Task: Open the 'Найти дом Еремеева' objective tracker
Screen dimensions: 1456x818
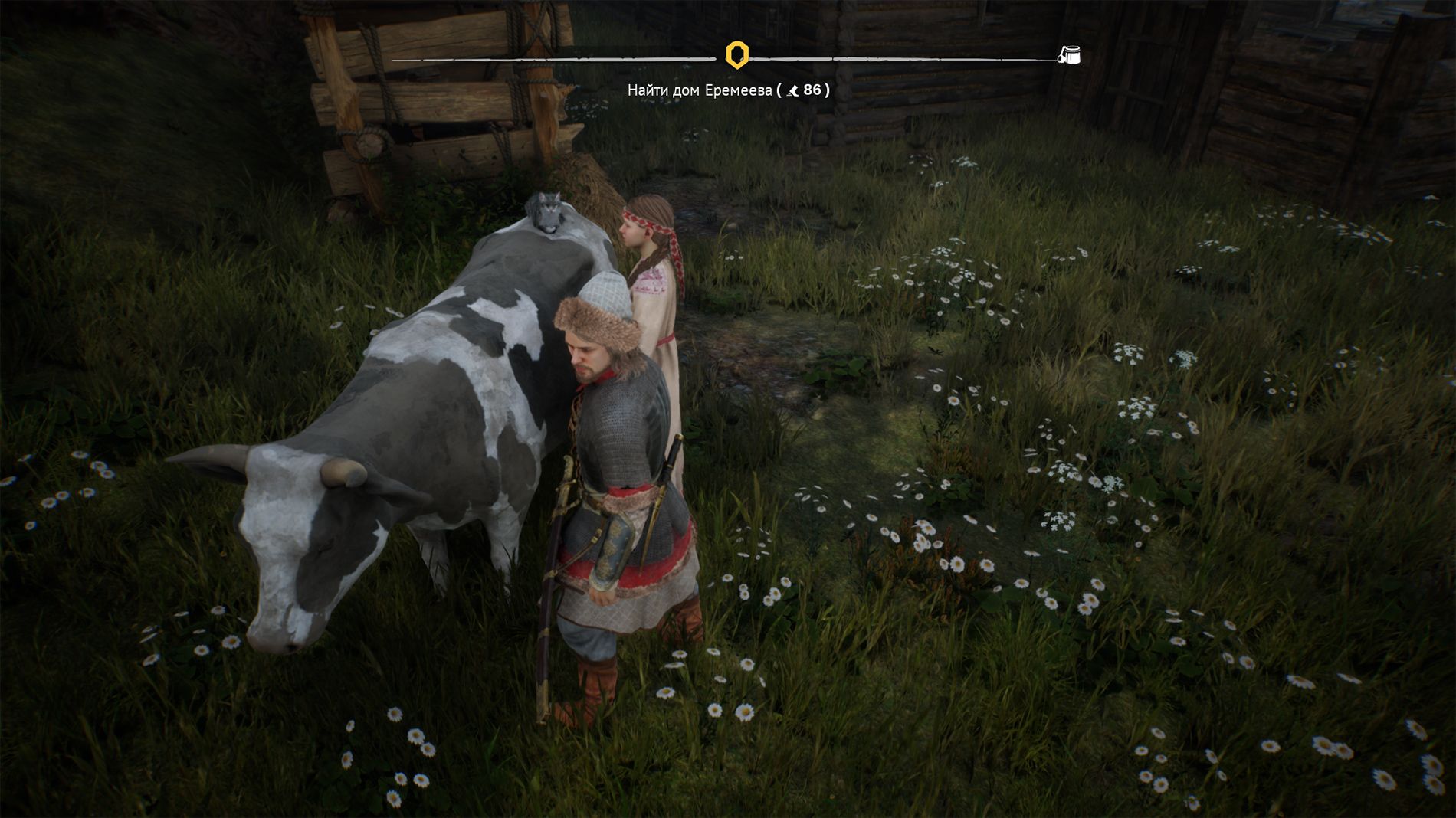Action: tap(728, 90)
